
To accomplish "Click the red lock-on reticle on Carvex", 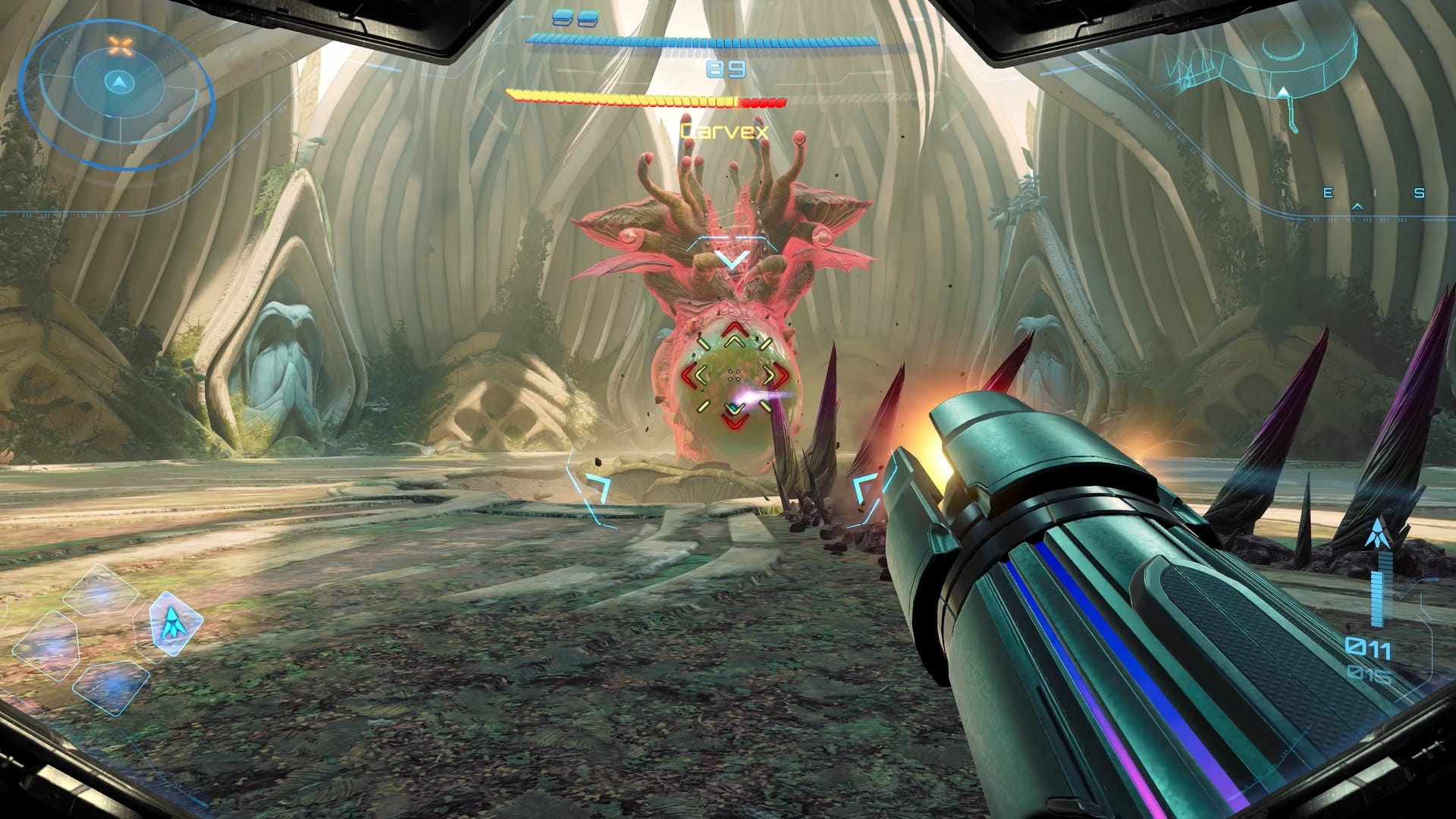I will click(x=733, y=374).
